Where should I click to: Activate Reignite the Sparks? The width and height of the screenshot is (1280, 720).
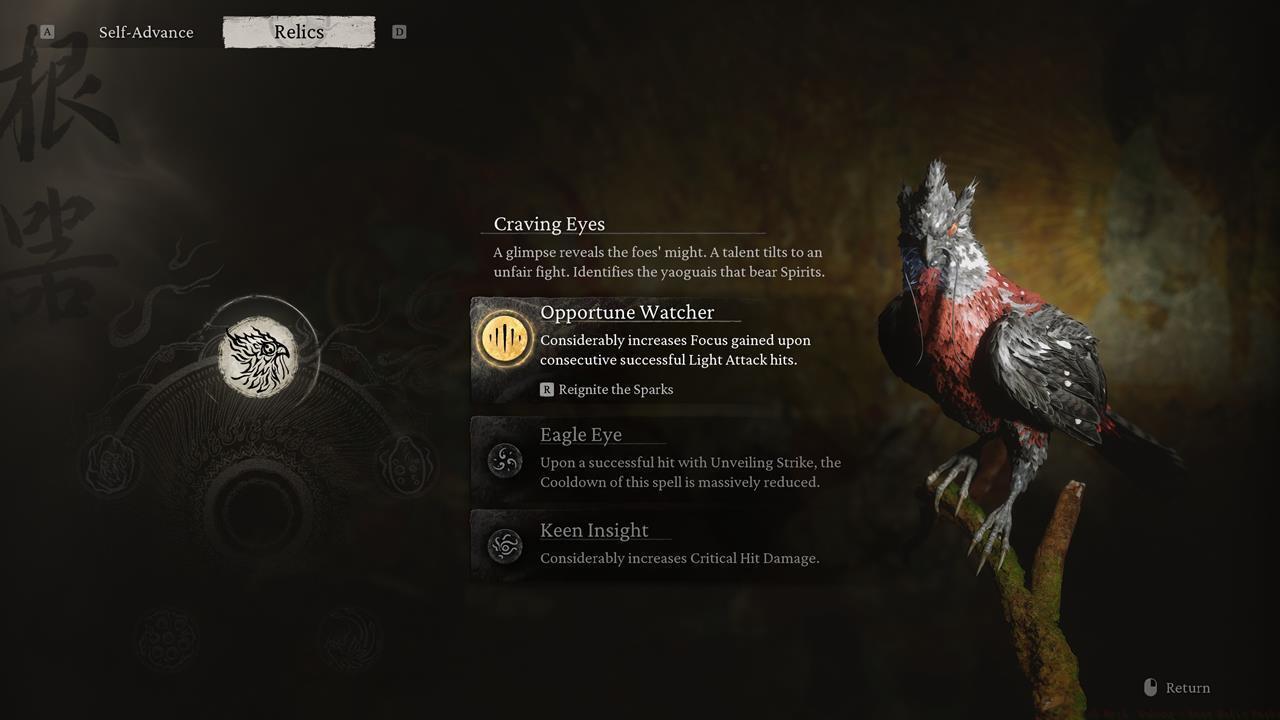pyautogui.click(x=617, y=389)
